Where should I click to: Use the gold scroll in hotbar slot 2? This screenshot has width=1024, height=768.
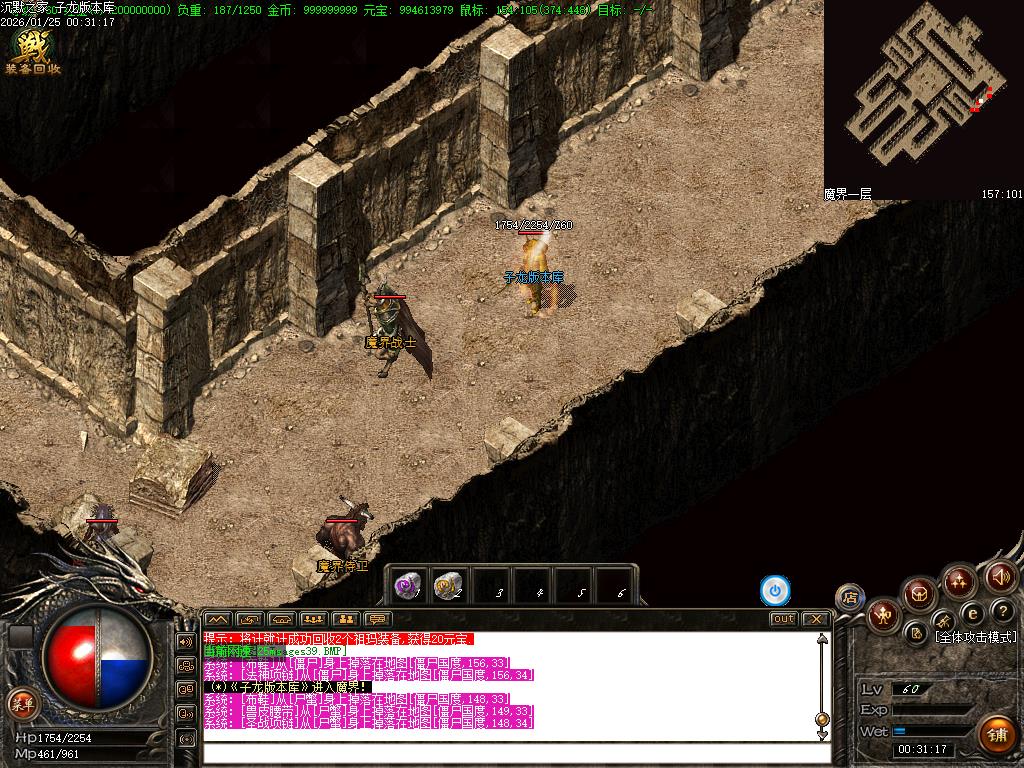coord(448,587)
